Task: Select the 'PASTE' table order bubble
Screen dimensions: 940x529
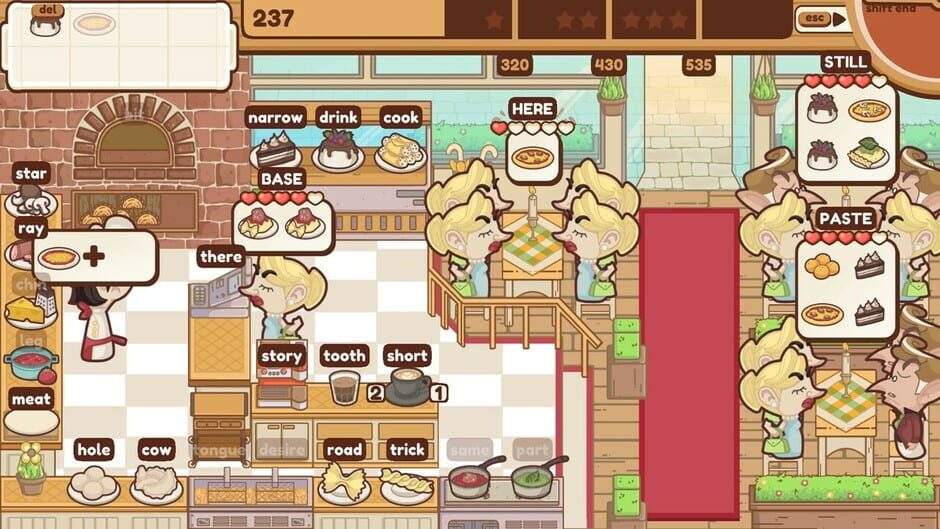Action: [845, 218]
